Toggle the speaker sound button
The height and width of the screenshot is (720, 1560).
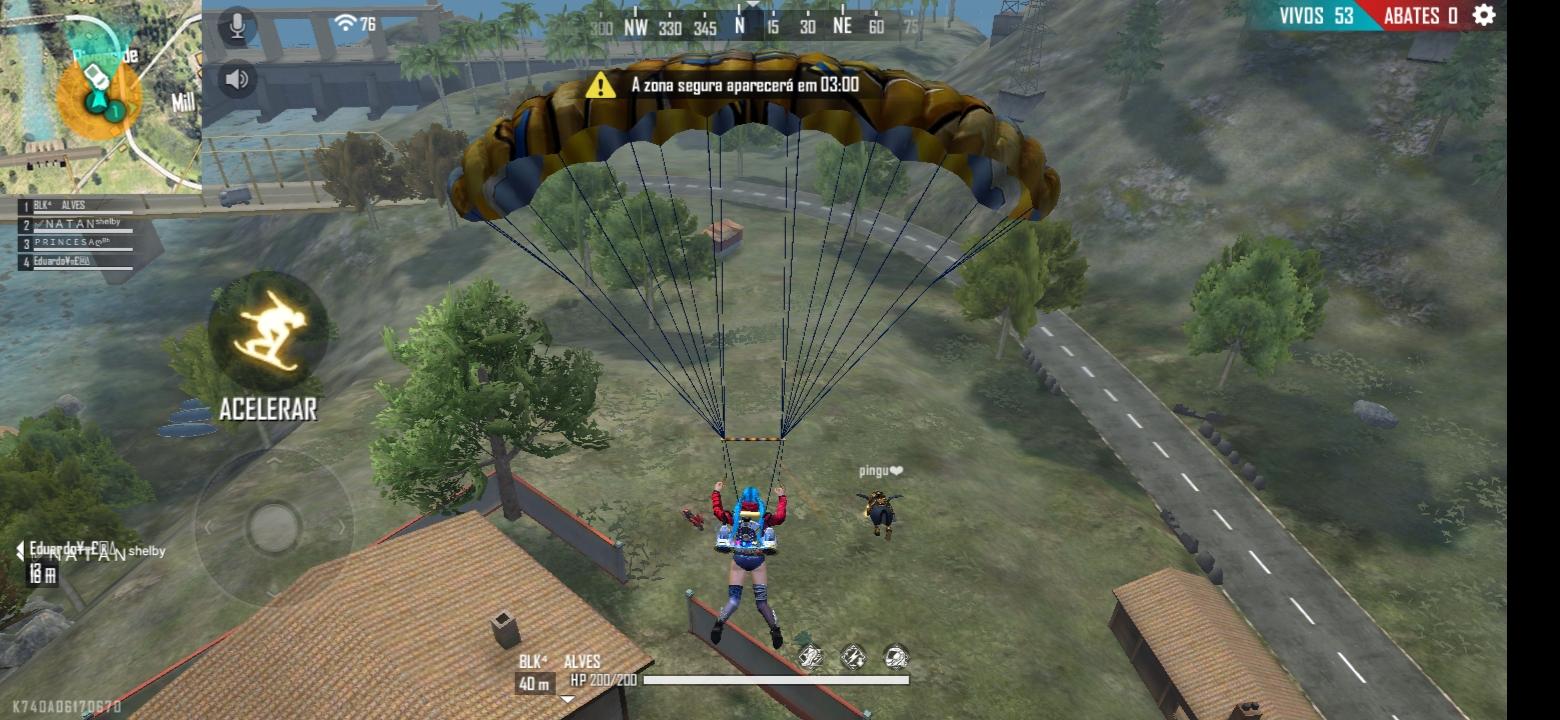click(237, 79)
